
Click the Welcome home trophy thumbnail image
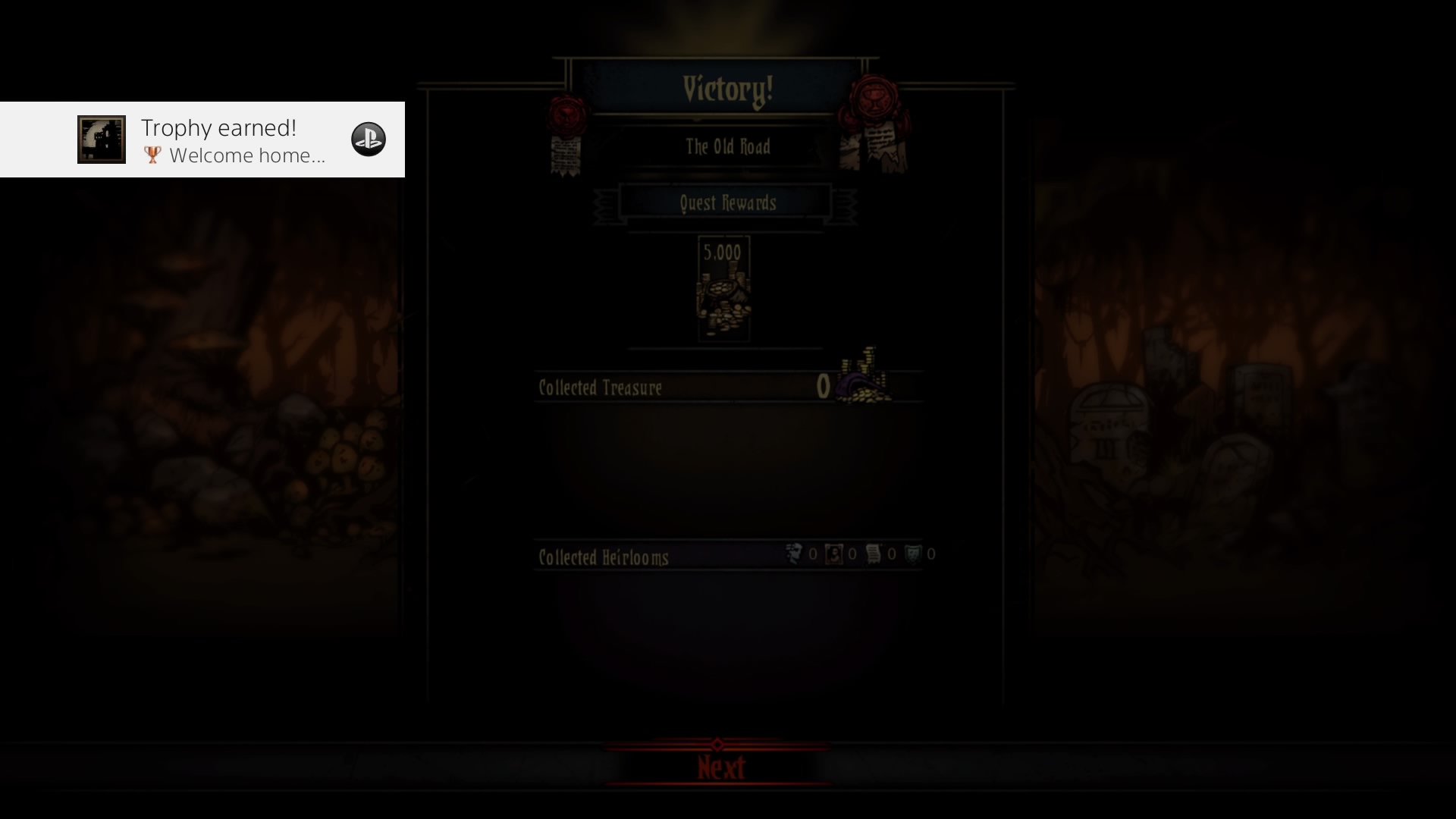click(x=101, y=139)
